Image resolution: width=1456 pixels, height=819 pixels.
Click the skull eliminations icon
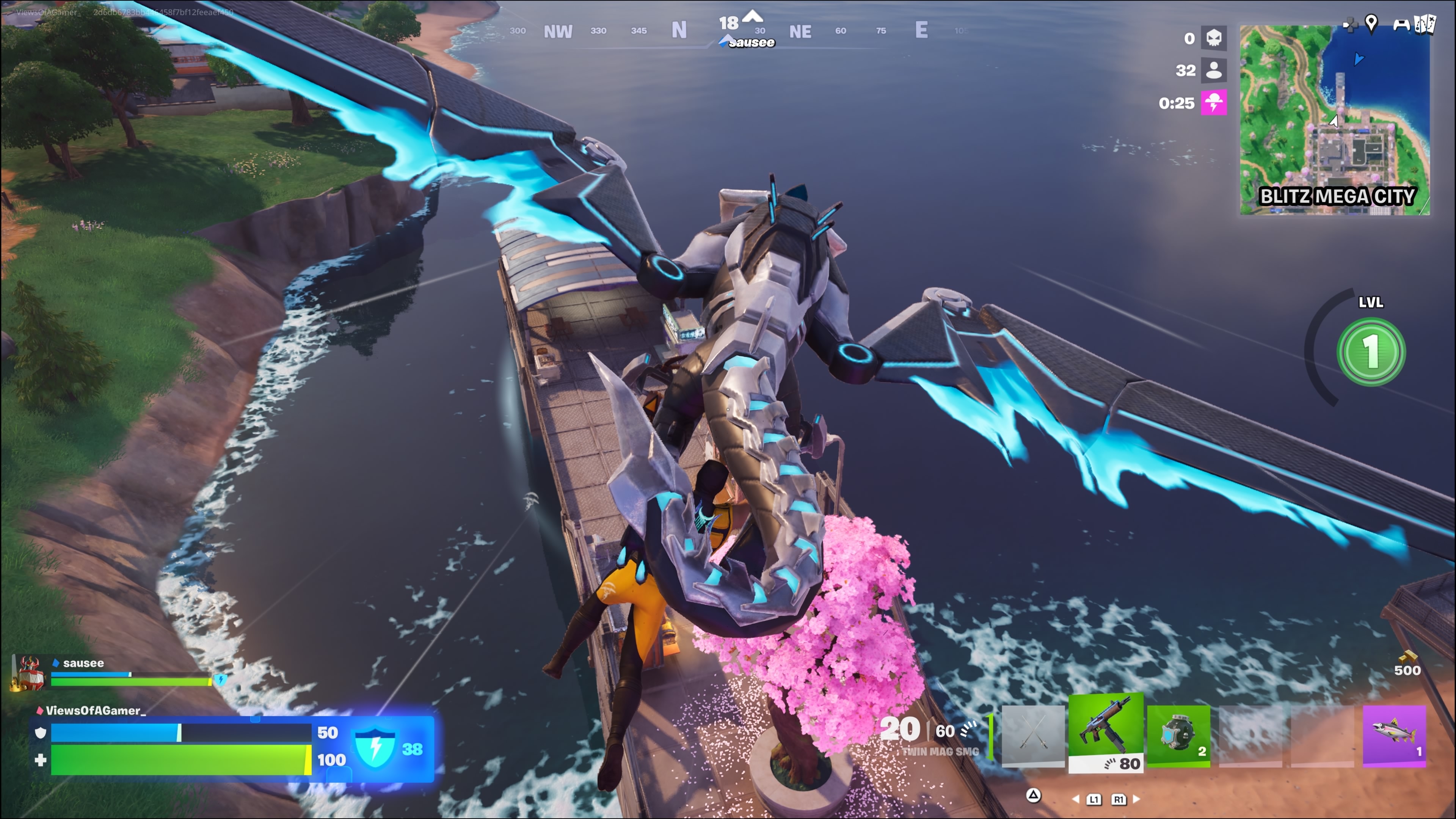click(1213, 38)
